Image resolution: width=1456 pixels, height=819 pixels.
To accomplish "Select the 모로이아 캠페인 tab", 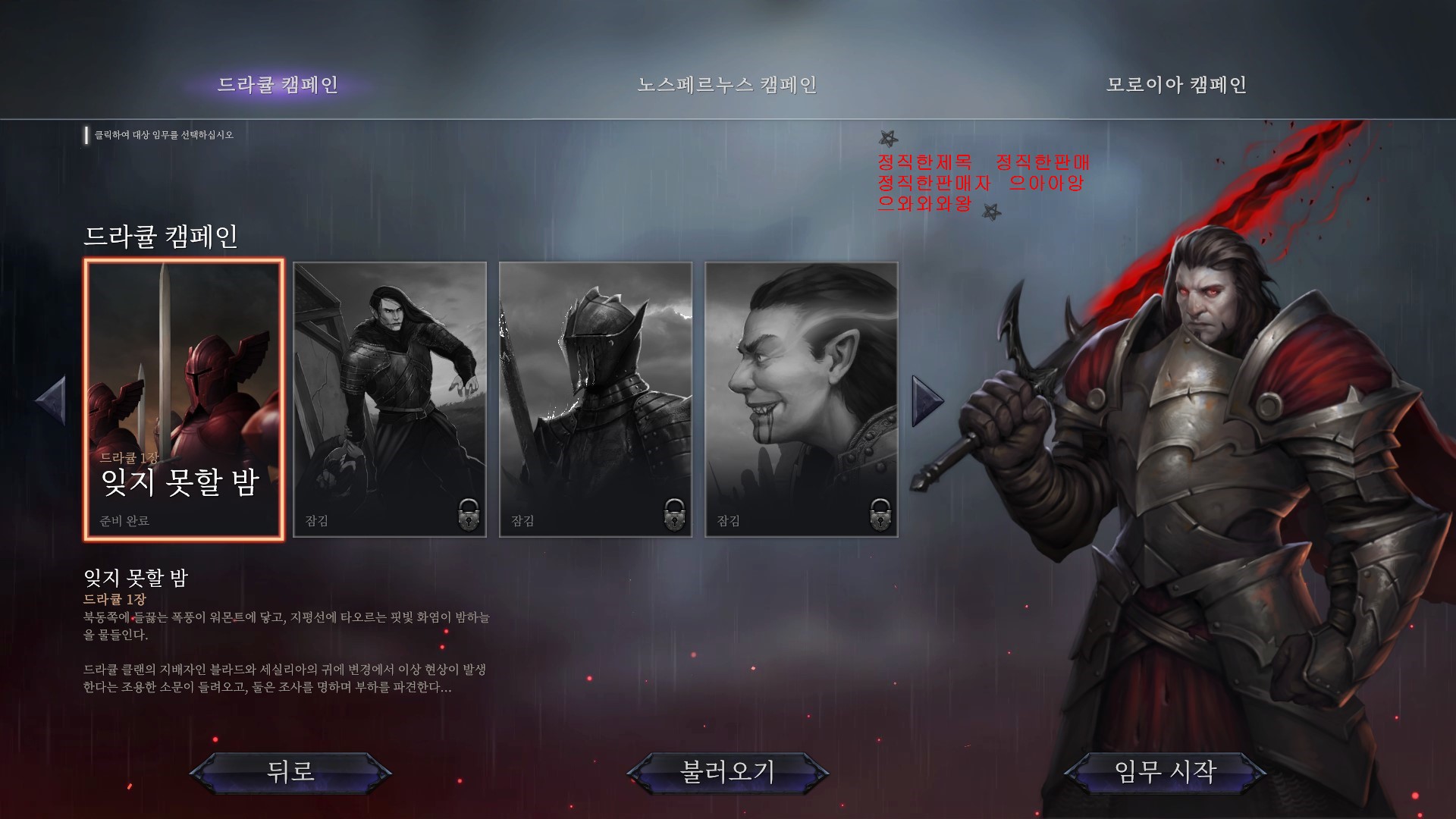I will click(1176, 84).
